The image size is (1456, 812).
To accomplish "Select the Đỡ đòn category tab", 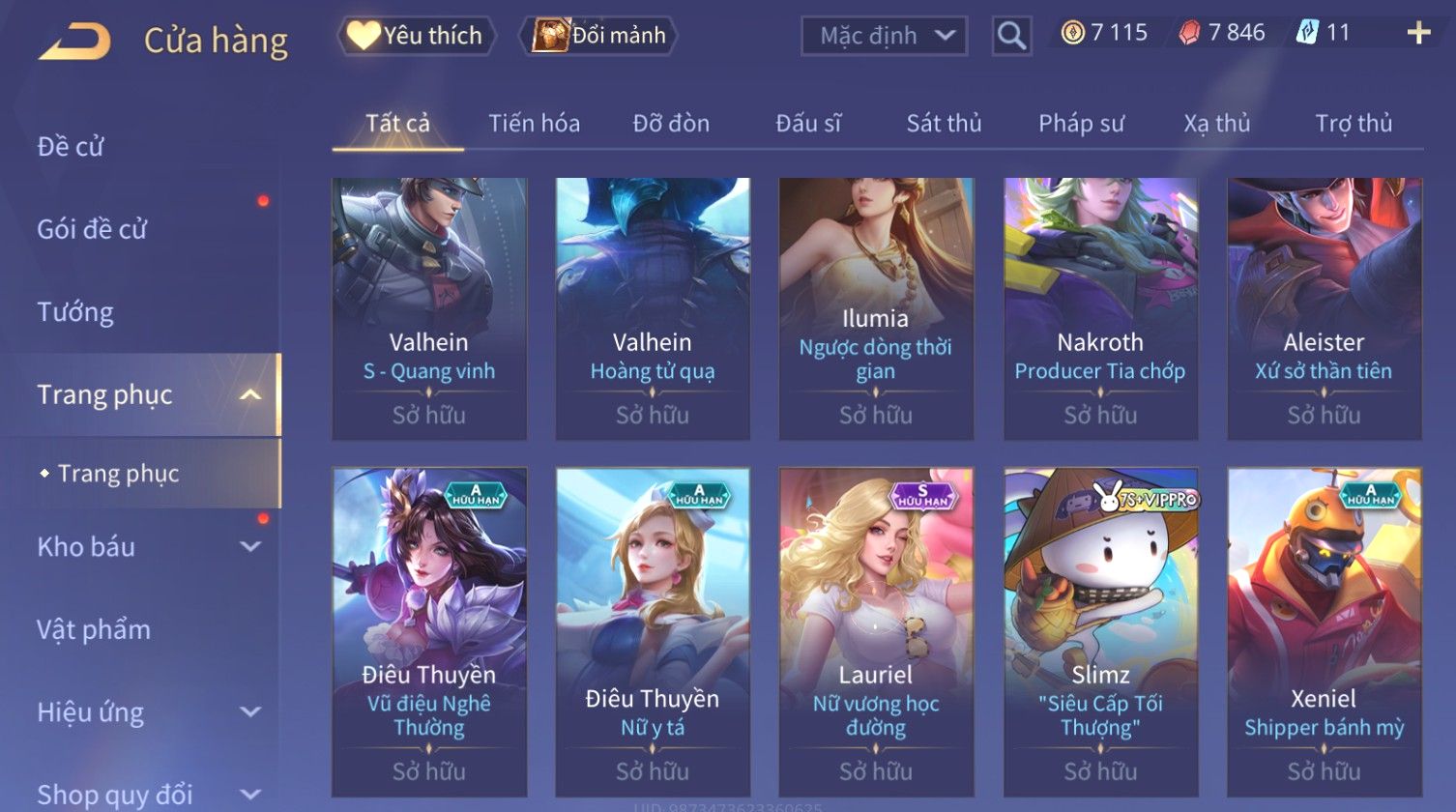I will tap(671, 124).
